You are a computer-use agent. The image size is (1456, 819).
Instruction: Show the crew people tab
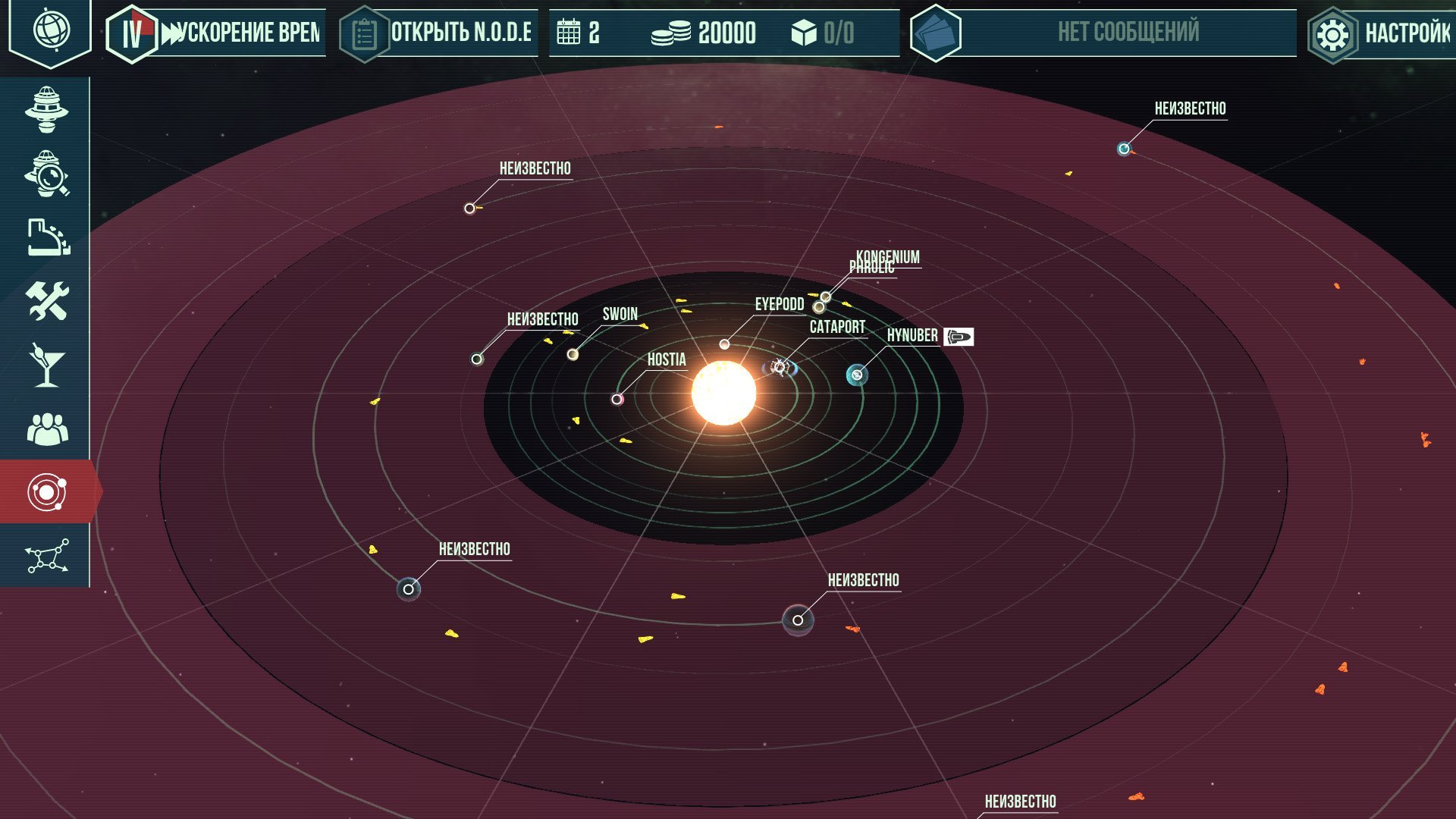click(x=46, y=429)
